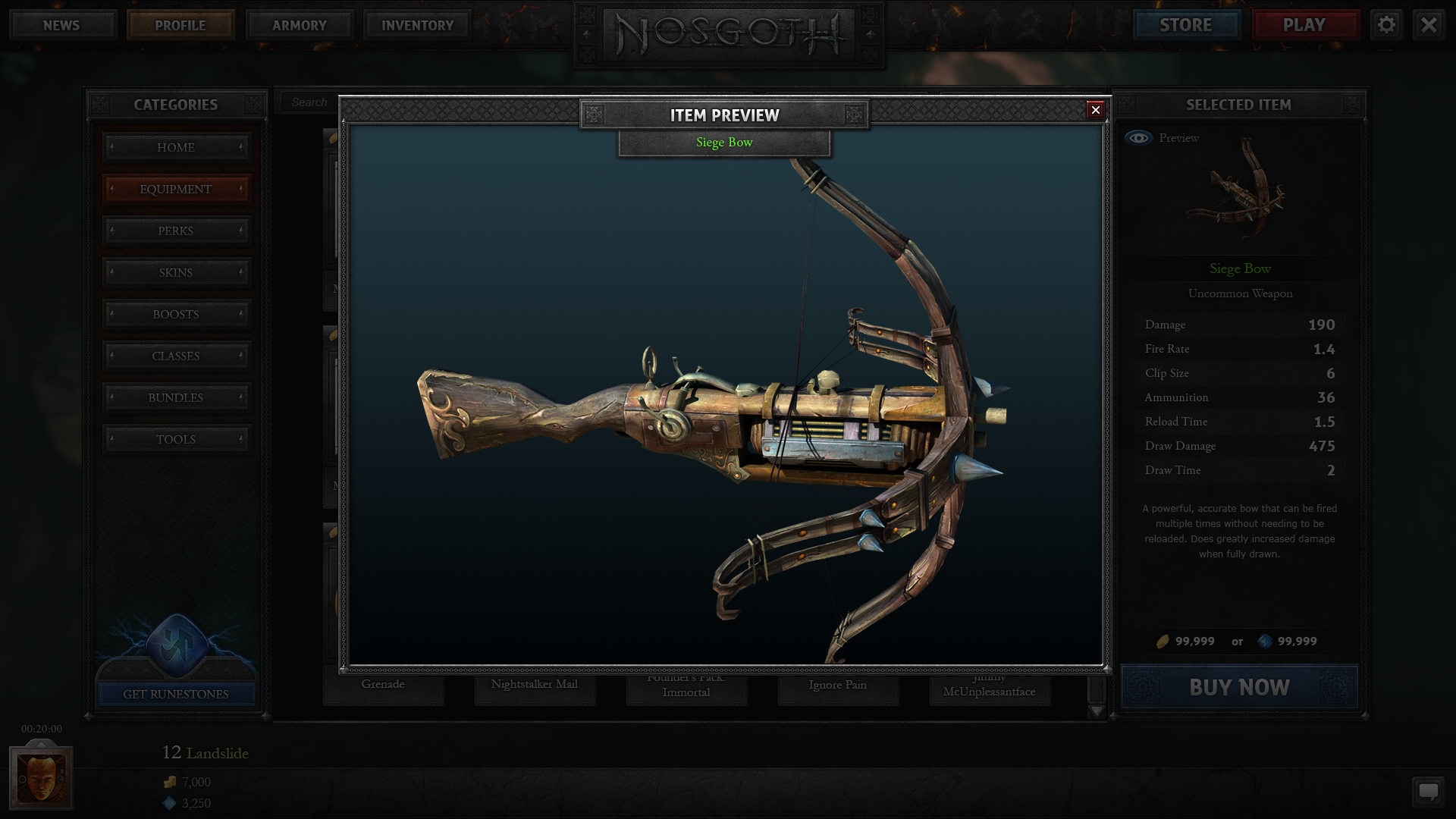Browse the Skins category

pos(176,272)
